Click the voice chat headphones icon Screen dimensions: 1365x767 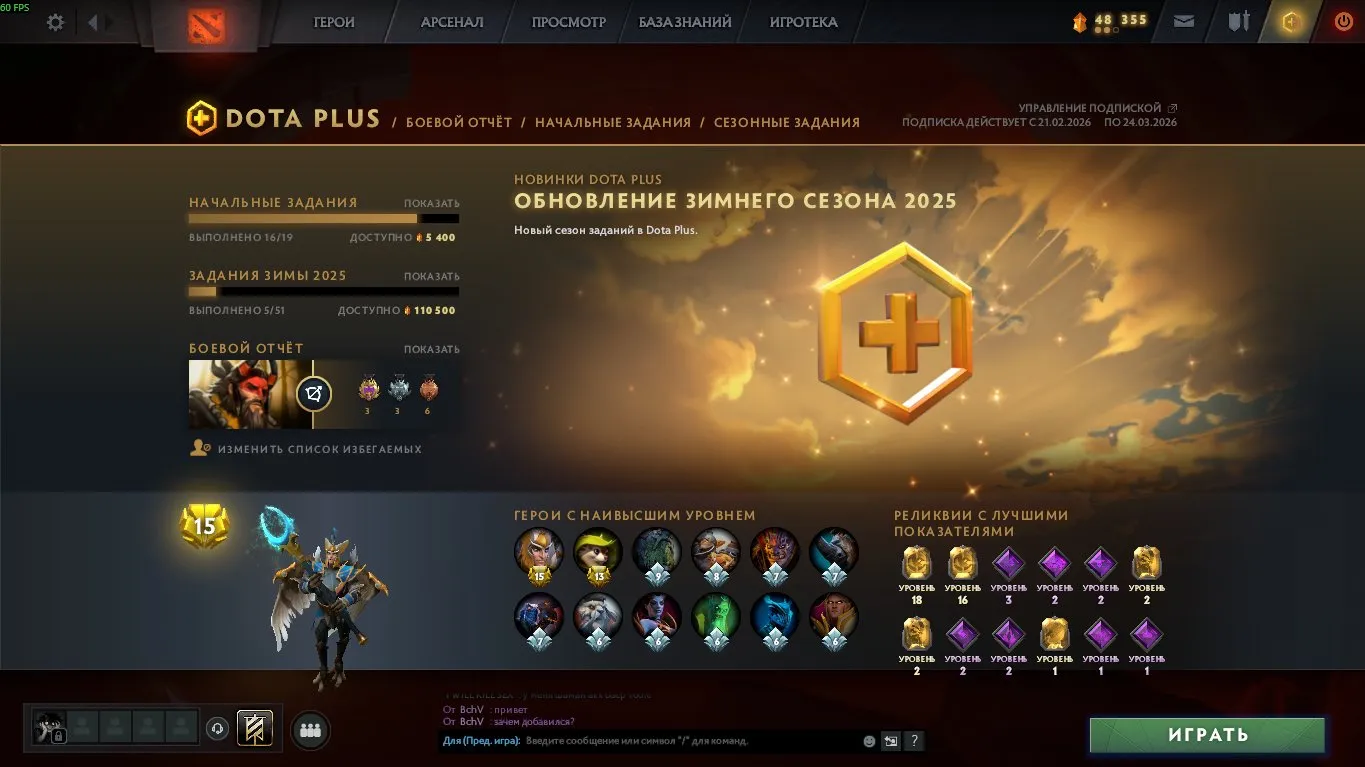pyautogui.click(x=217, y=730)
